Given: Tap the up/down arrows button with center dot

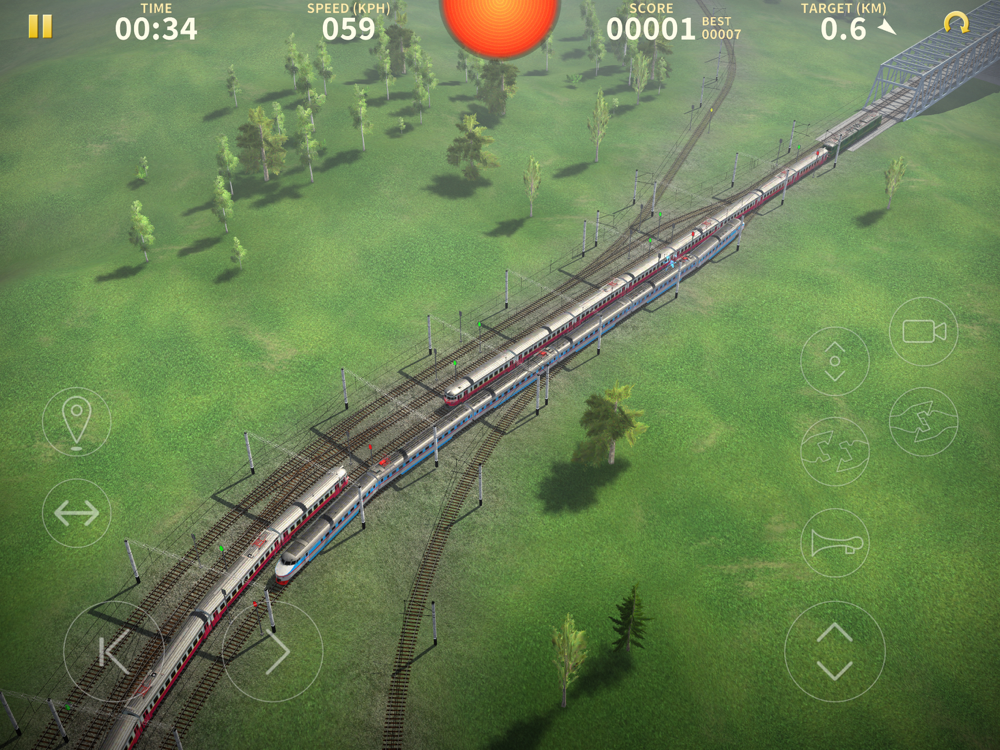Looking at the screenshot, I should tap(834, 361).
